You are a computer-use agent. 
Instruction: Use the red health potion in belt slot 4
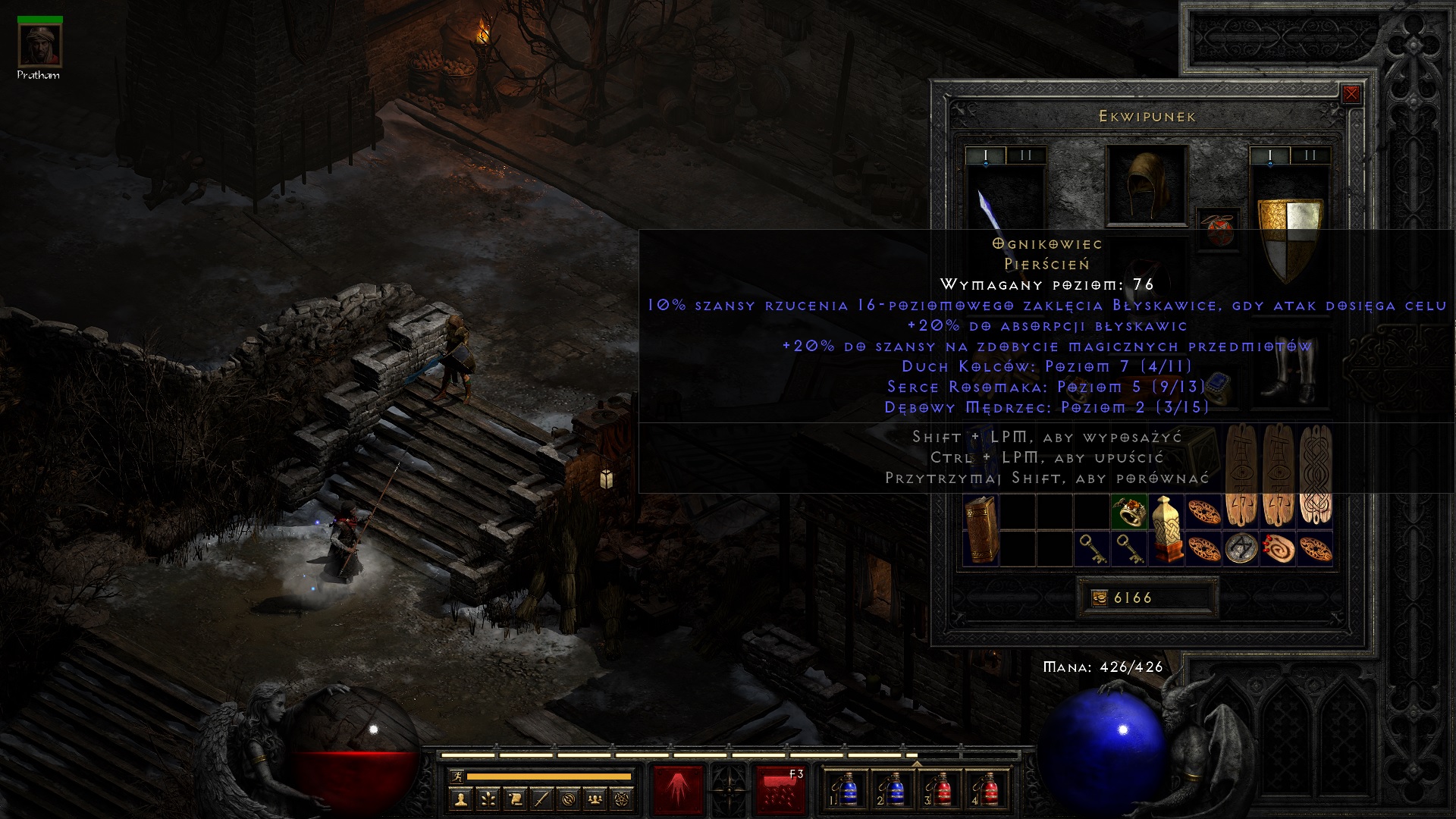pyautogui.click(x=989, y=790)
